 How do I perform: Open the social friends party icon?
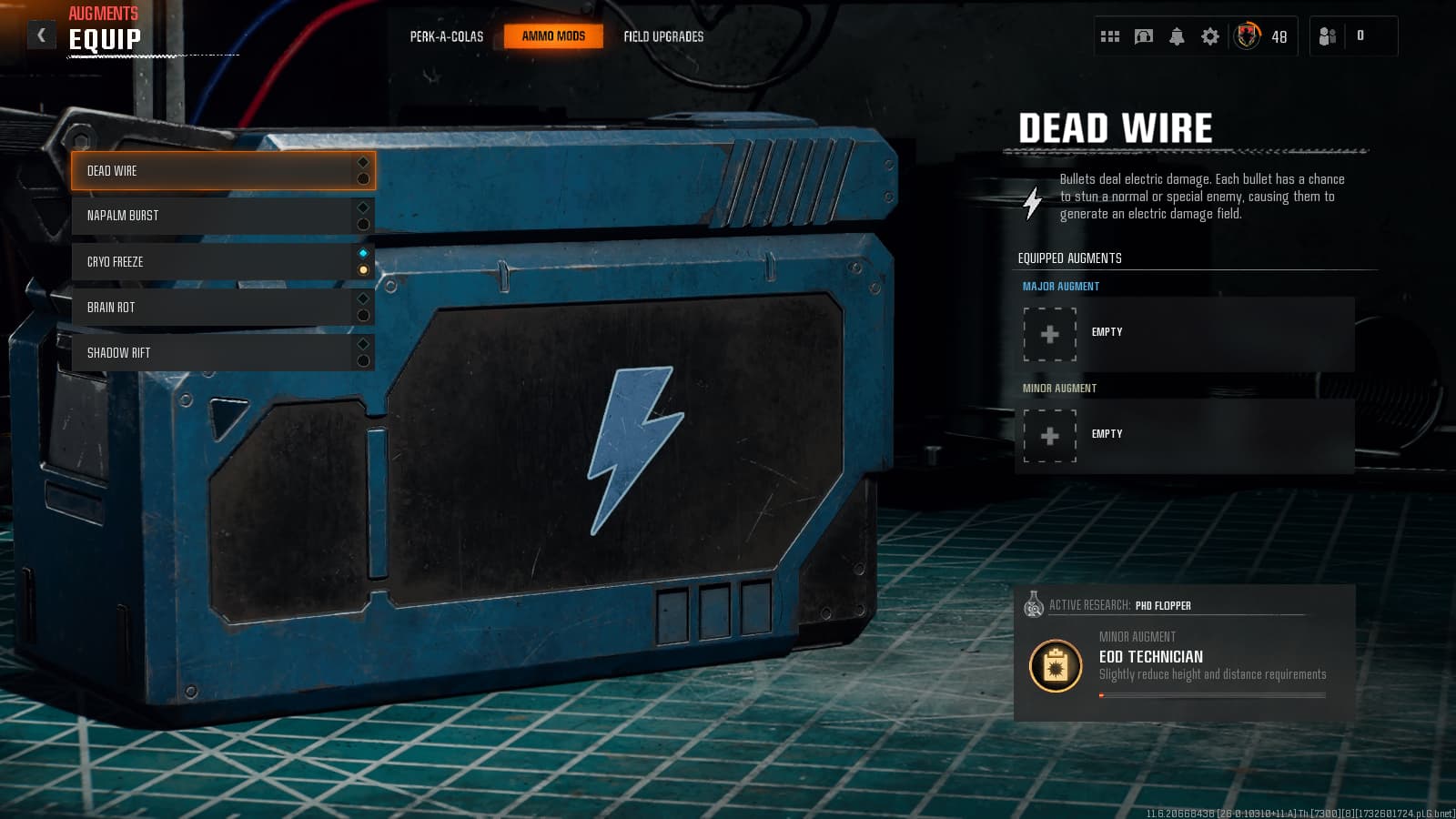[1328, 36]
